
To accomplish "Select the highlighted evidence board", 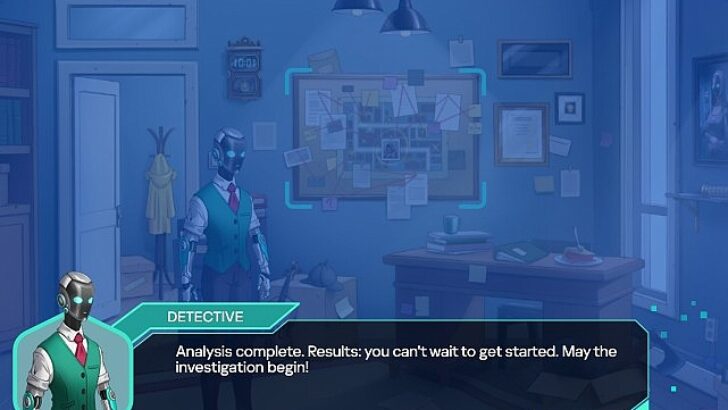I will [x=377, y=135].
